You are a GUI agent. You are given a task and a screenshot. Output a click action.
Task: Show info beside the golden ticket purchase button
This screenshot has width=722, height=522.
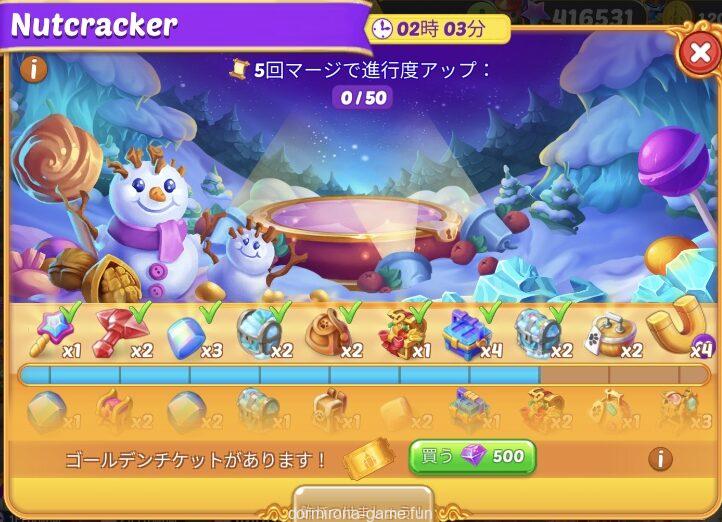(x=660, y=459)
